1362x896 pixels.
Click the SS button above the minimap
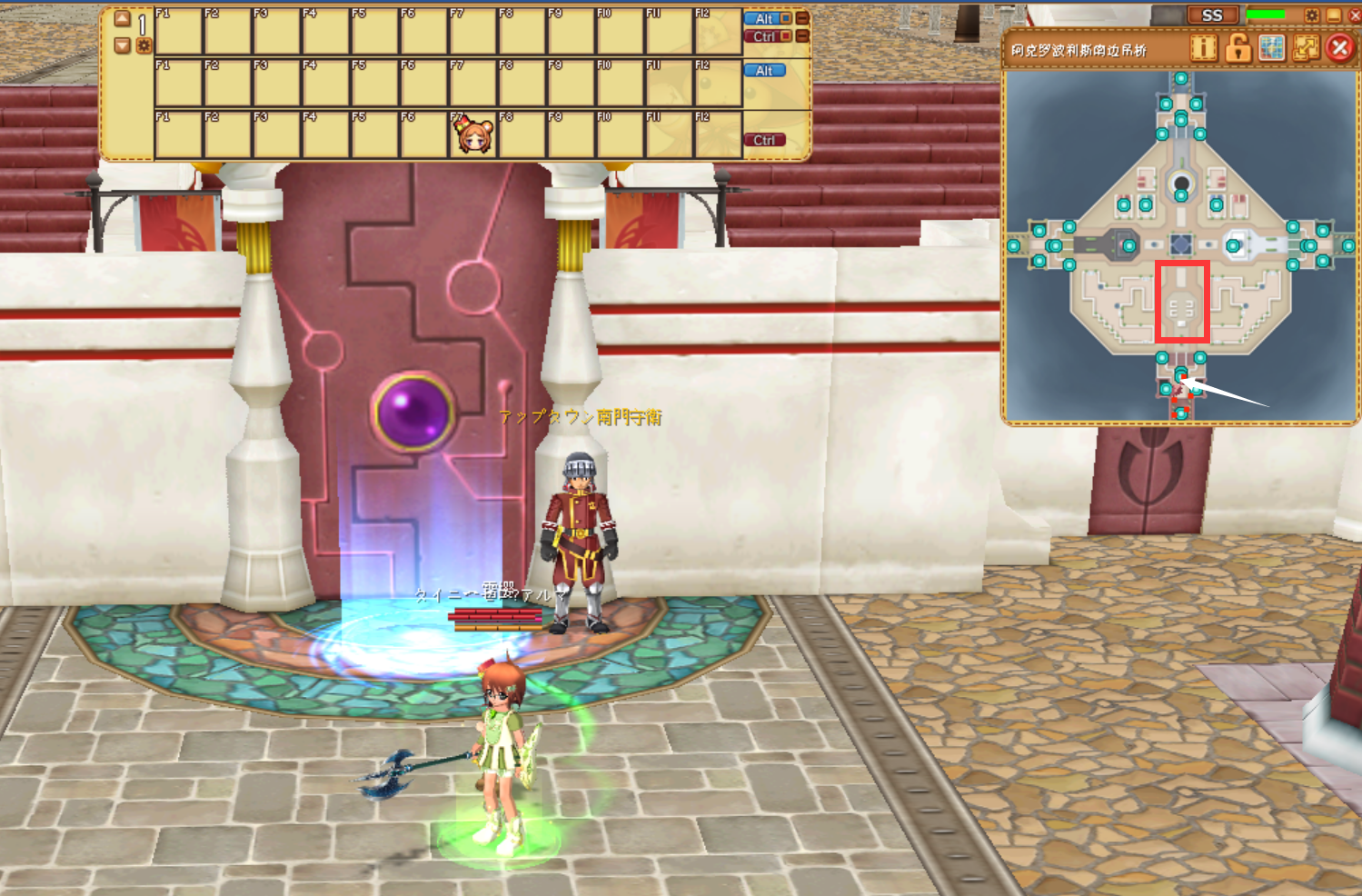click(x=1212, y=15)
